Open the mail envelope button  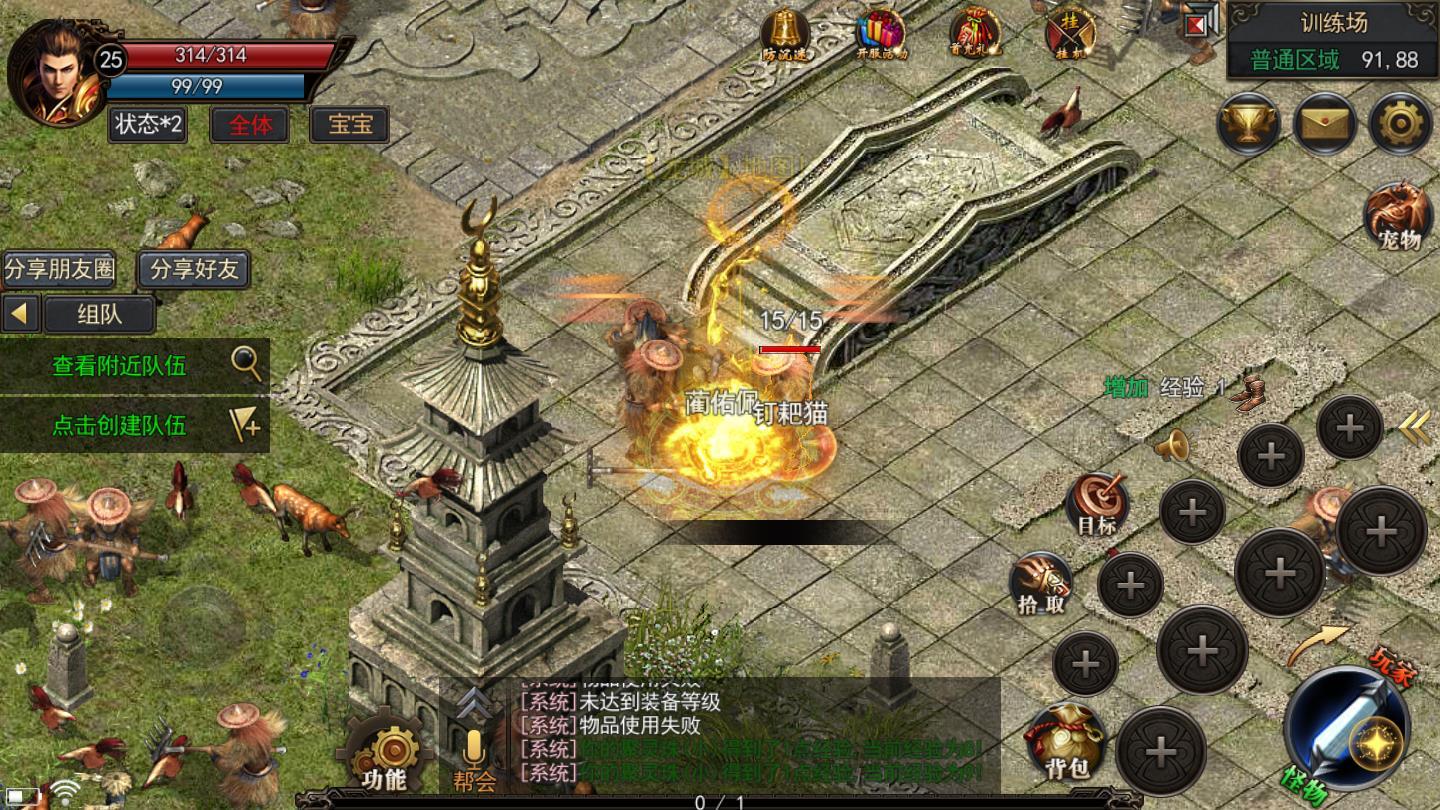(1325, 124)
